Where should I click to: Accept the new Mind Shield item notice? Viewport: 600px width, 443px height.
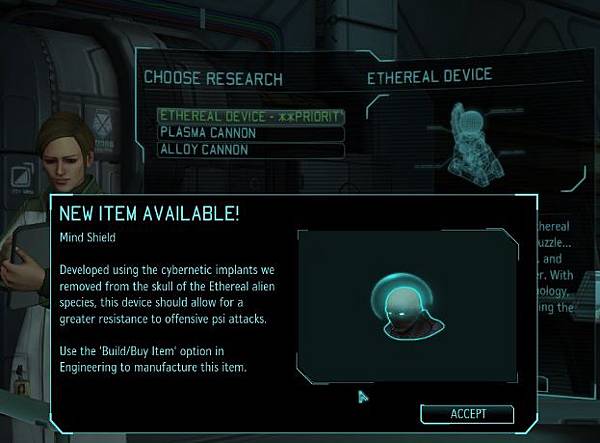[467, 413]
